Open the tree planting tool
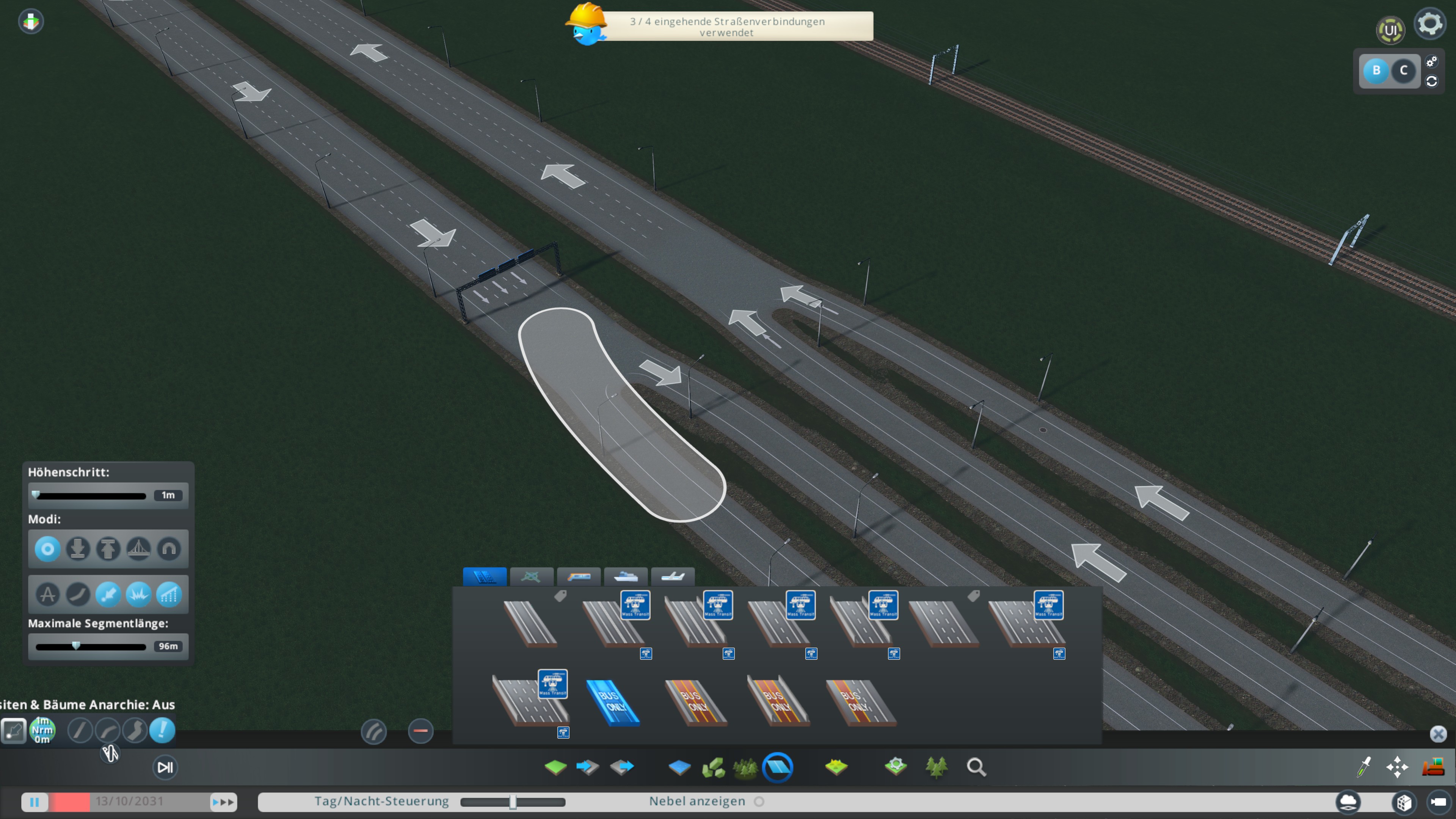The width and height of the screenshot is (1456, 819). click(938, 767)
